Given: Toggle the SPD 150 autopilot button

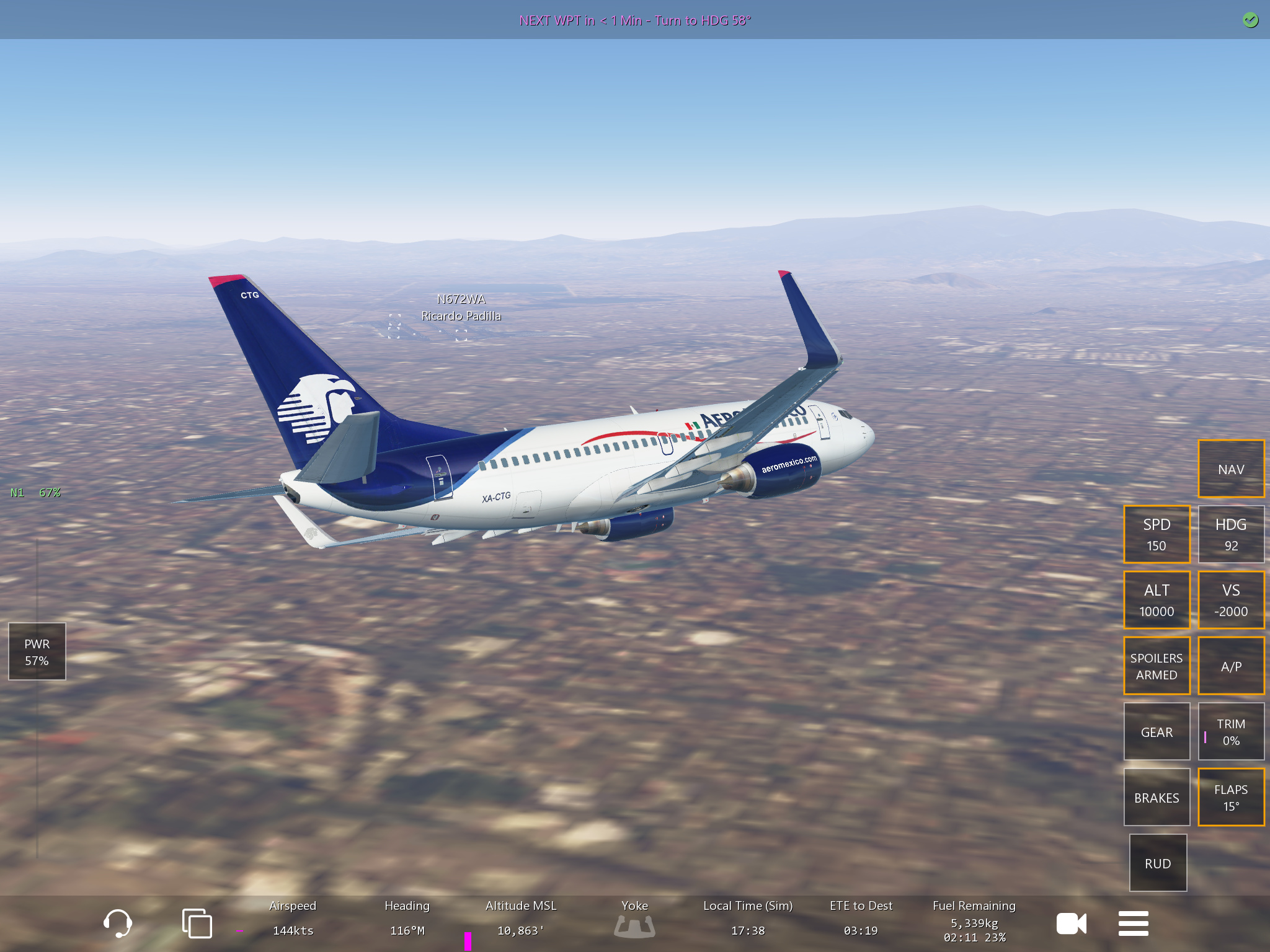Looking at the screenshot, I should [1156, 534].
